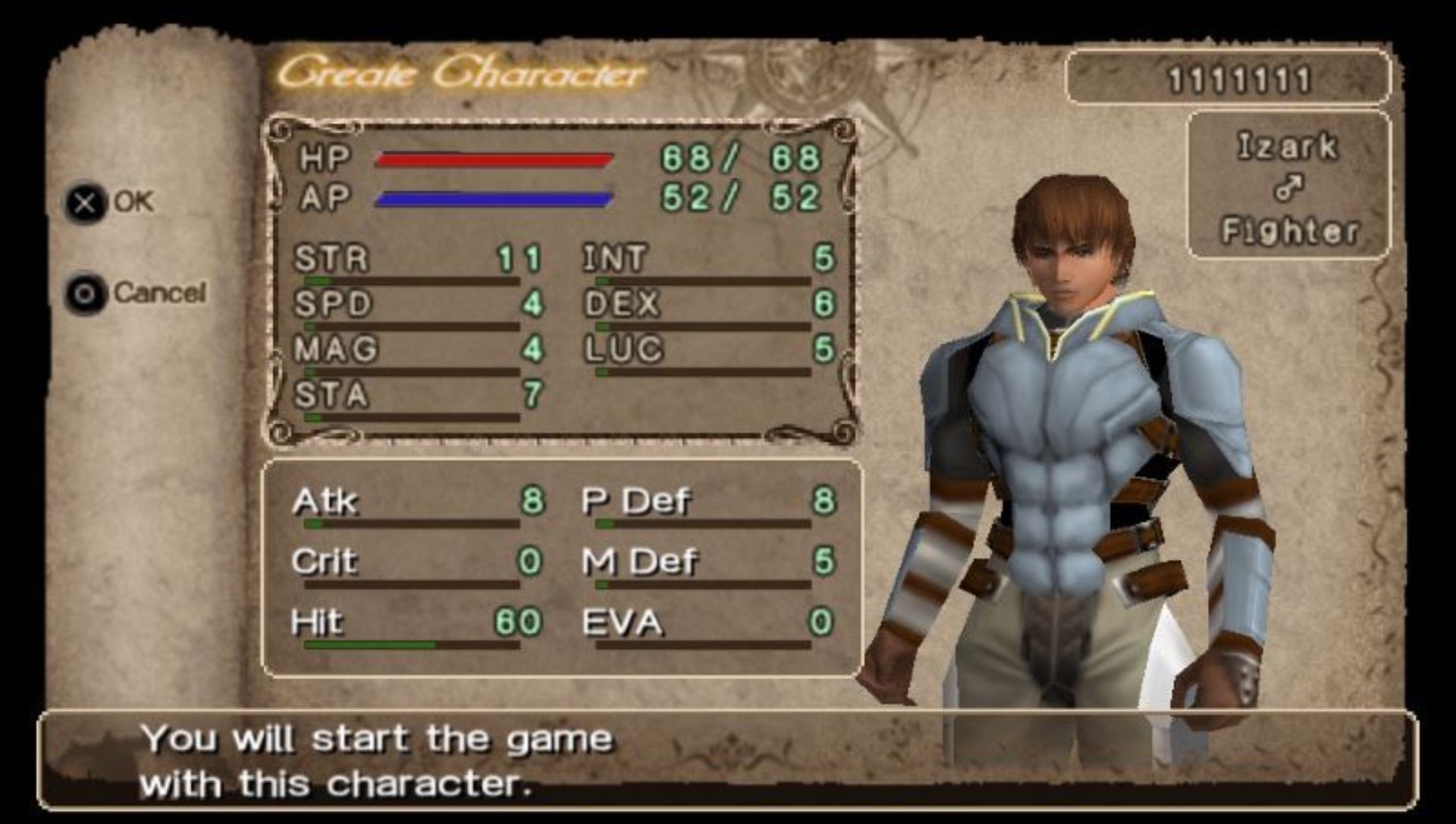Confirm the character with OK
This screenshot has width=1456, height=824.
pos(112,202)
